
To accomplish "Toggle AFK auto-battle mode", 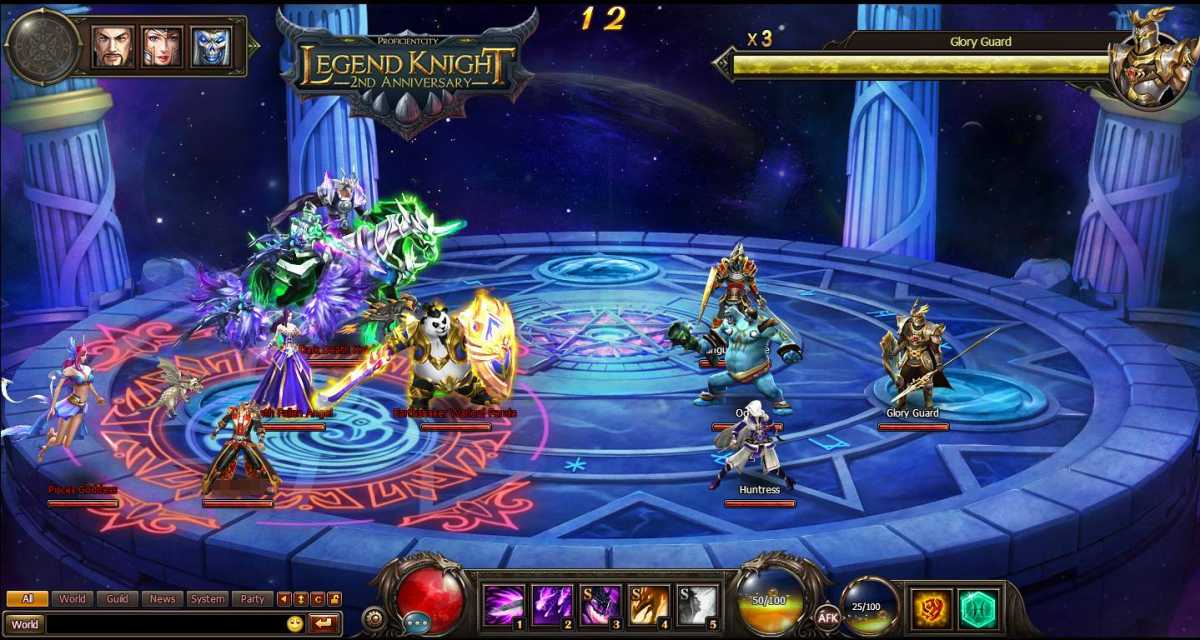I will 827,617.
